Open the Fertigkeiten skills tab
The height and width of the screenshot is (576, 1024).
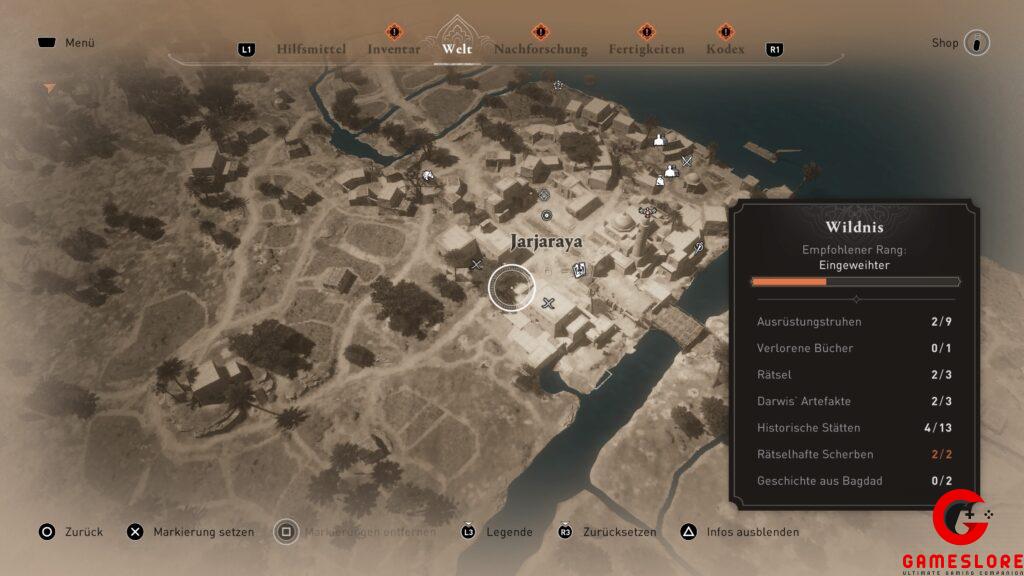click(646, 49)
